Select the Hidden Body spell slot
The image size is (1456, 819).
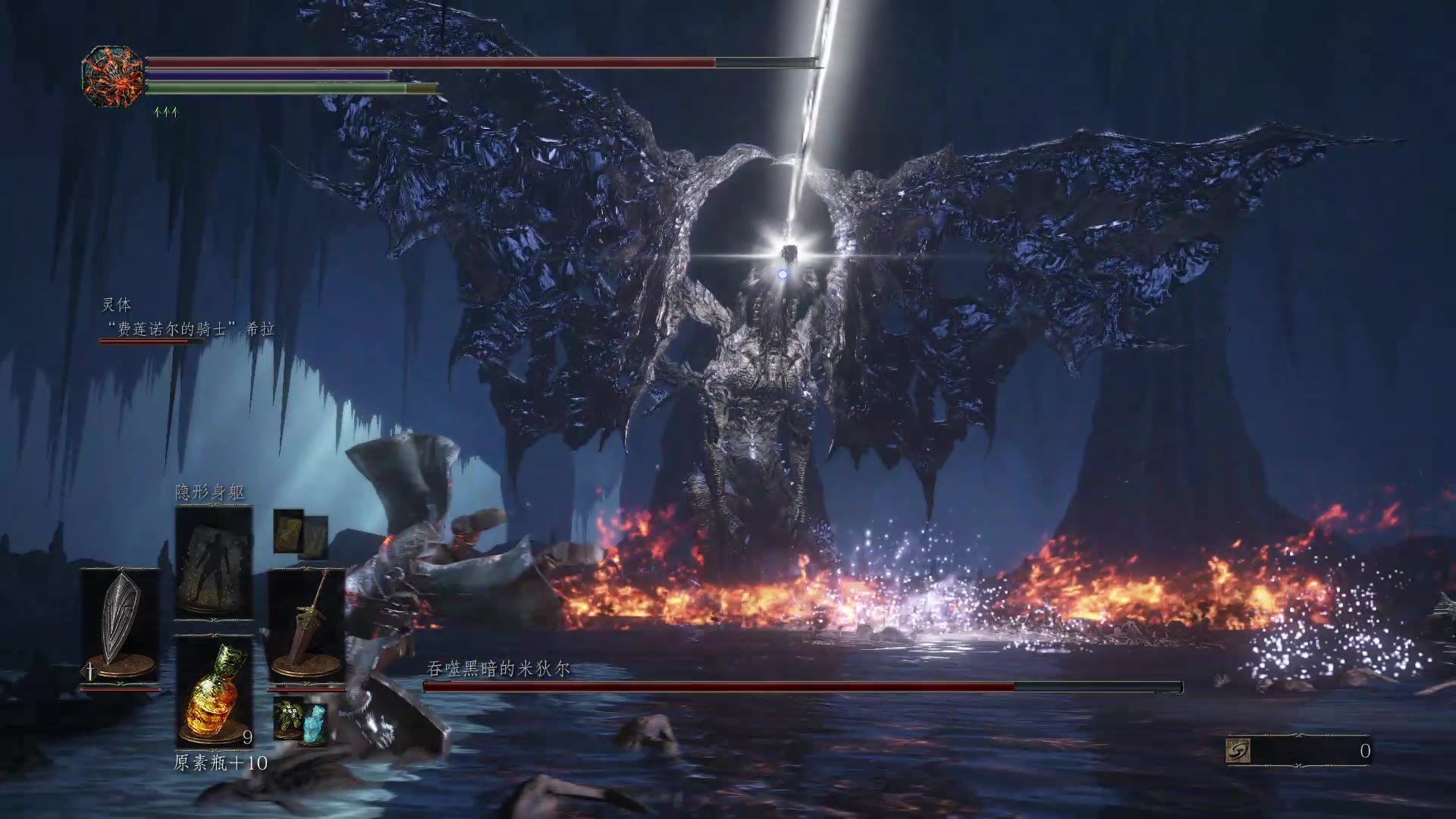tap(214, 563)
